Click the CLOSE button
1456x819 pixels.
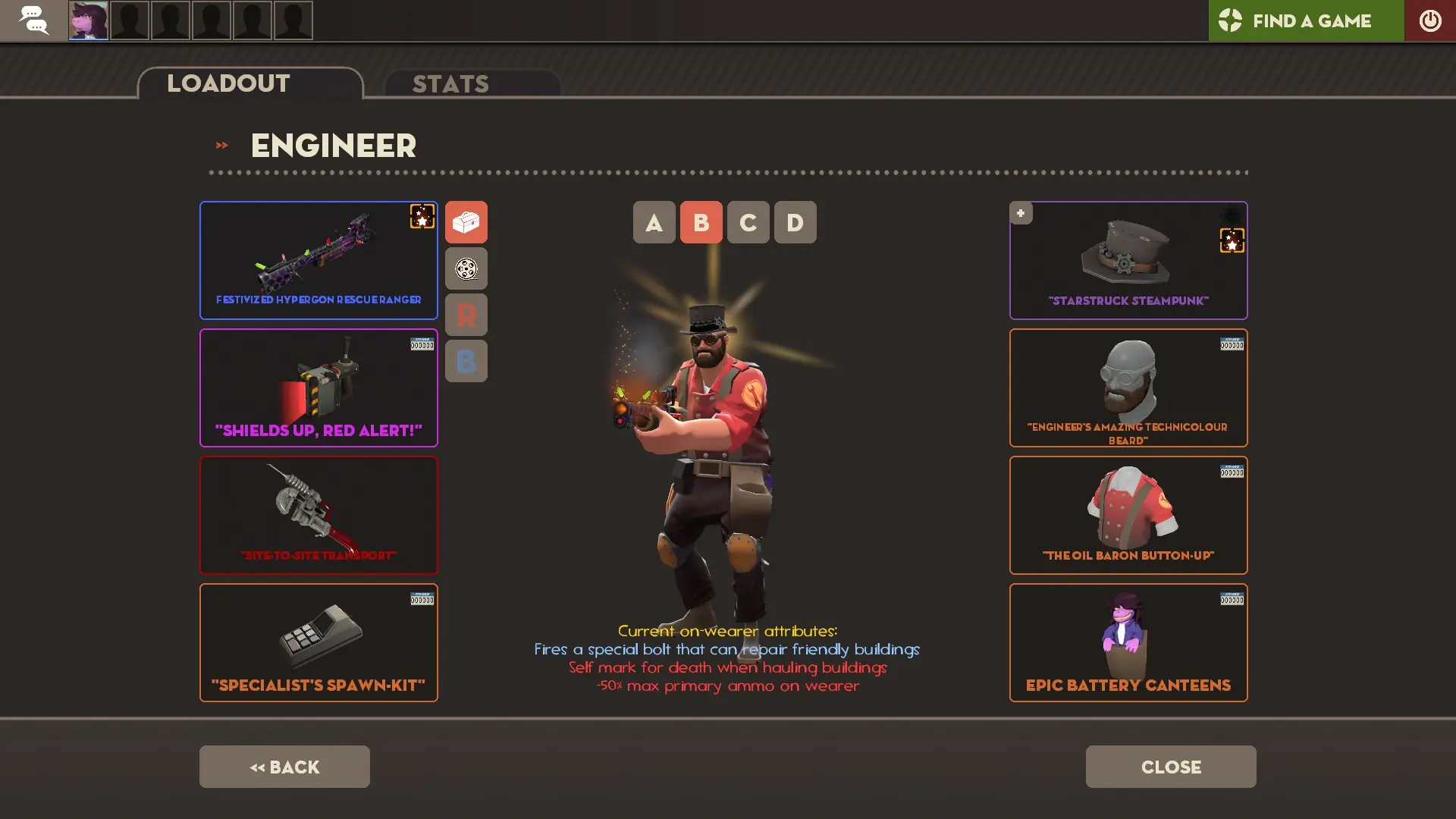1170,767
